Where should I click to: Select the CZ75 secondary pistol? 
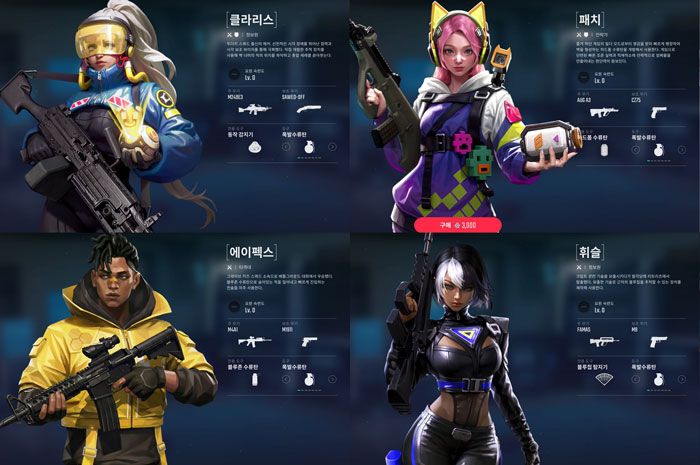pos(659,112)
